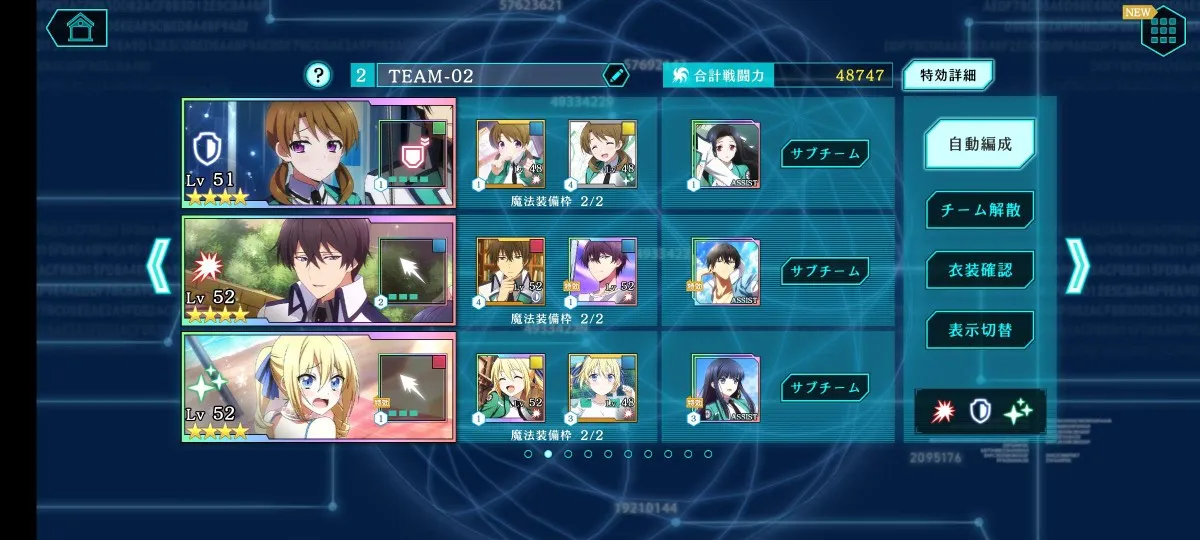Screen dimensions: 1200x540
Task: Return to the home screen
Action: (77, 27)
